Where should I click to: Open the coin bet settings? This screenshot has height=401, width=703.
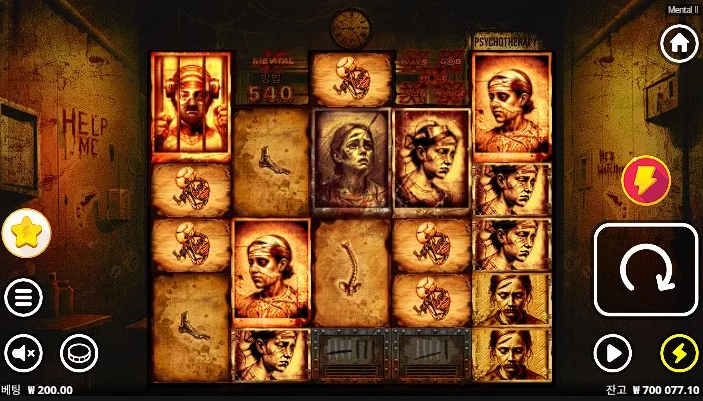pos(79,352)
